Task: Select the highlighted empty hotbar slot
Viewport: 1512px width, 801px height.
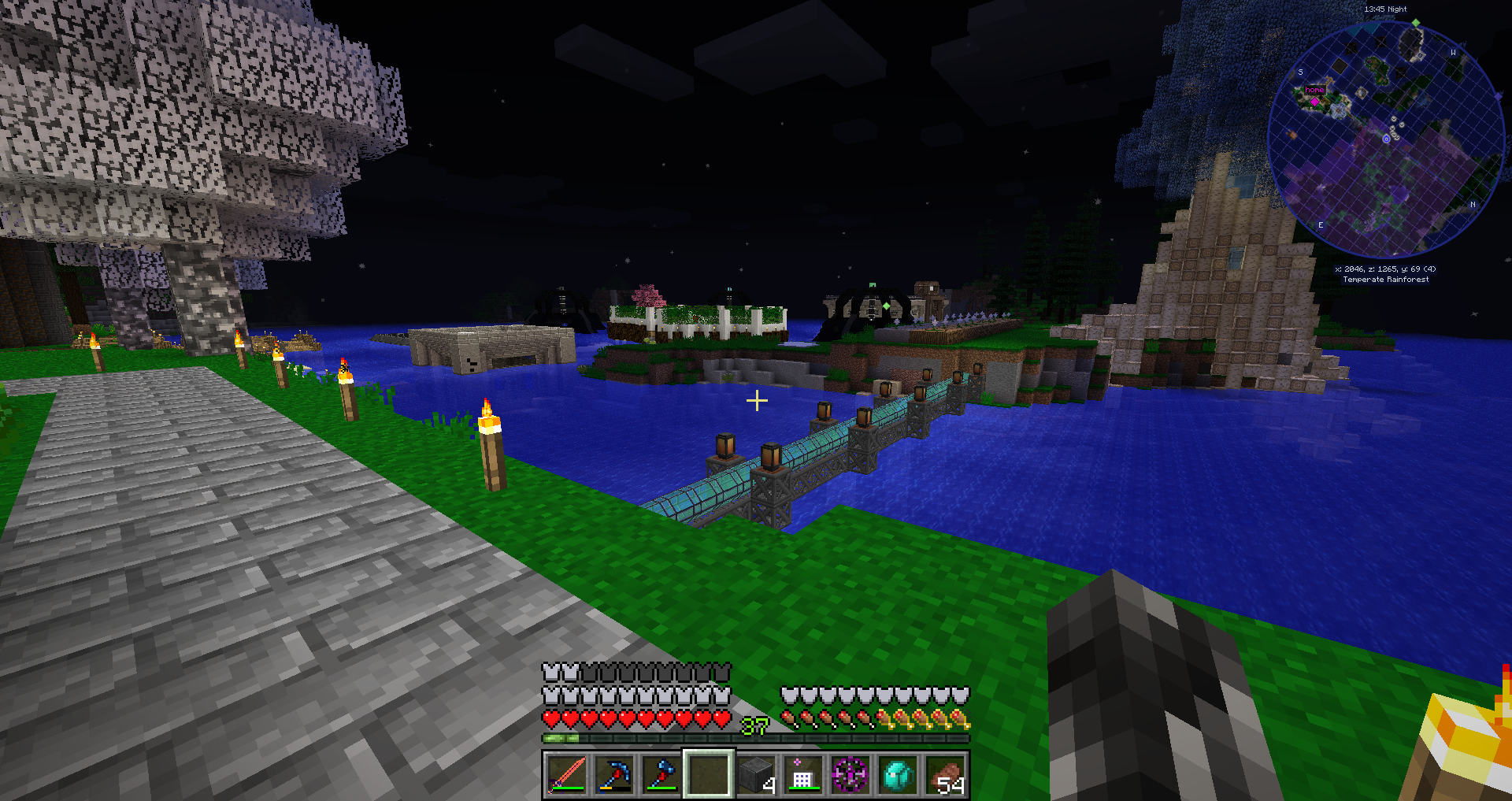Action: 708,774
